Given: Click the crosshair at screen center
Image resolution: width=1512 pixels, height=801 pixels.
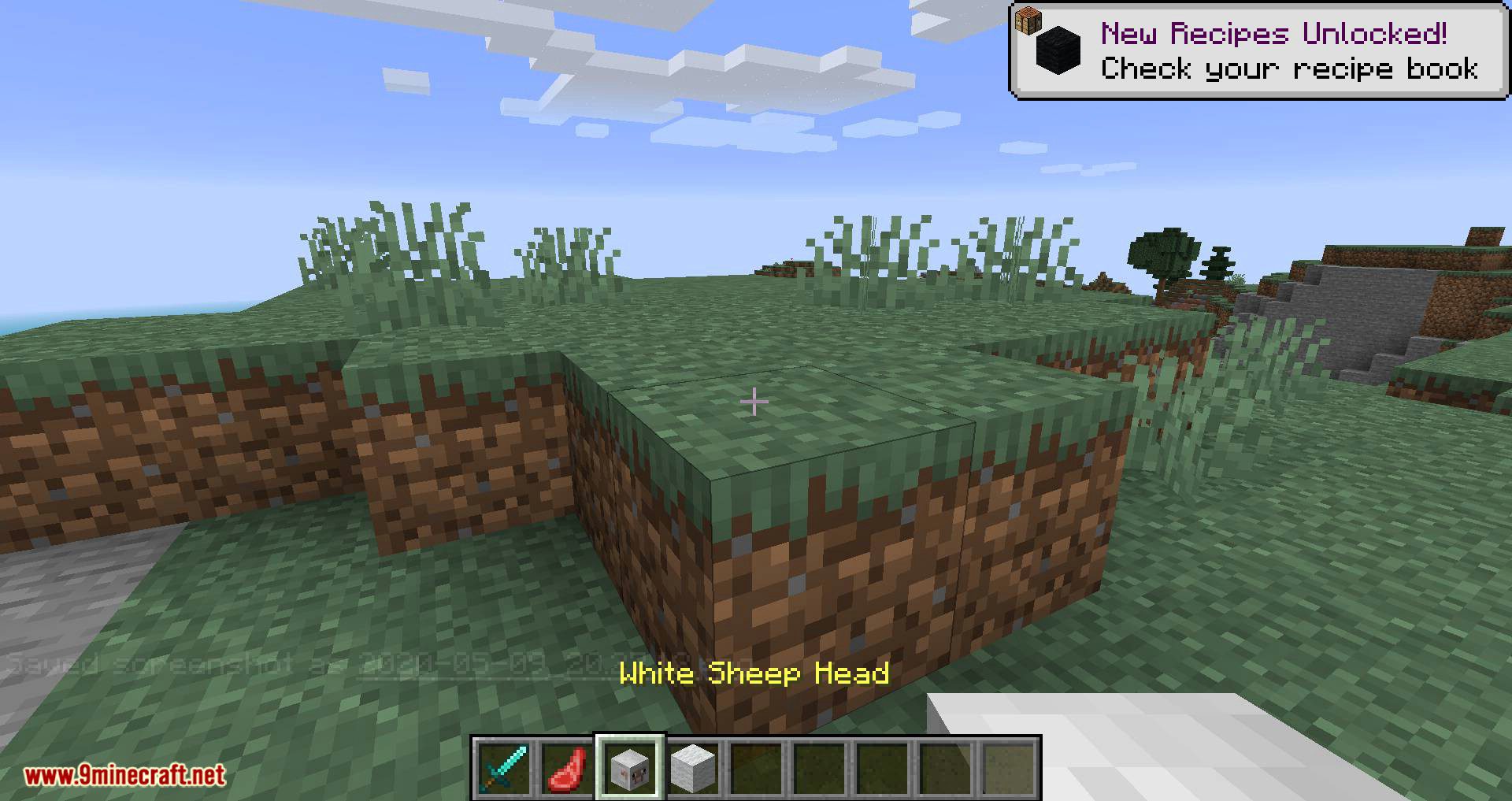Looking at the screenshot, I should 755,402.
